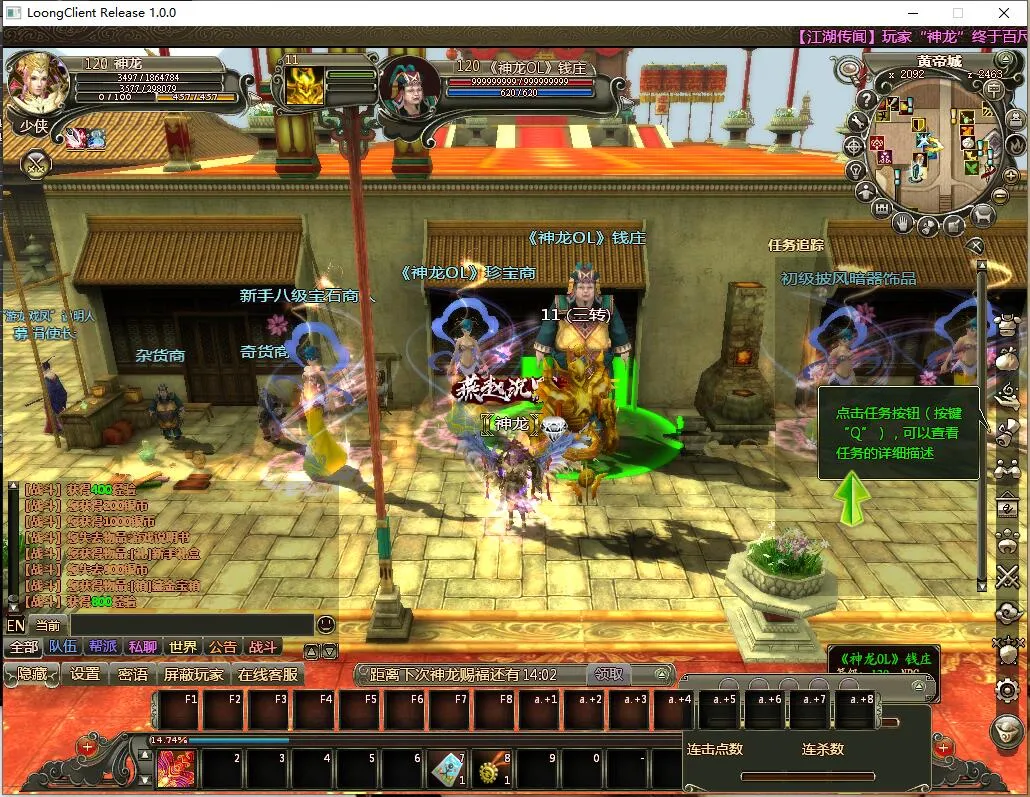
Task: Use the card item in hotbar slot 7
Action: click(447, 768)
